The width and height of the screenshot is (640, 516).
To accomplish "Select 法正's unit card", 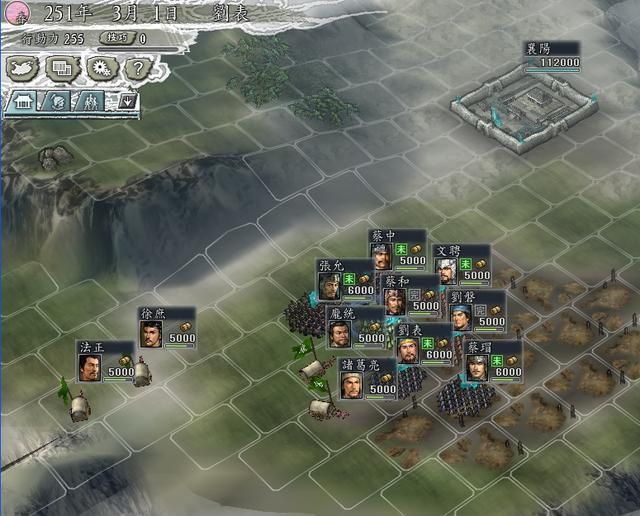I will coord(106,360).
